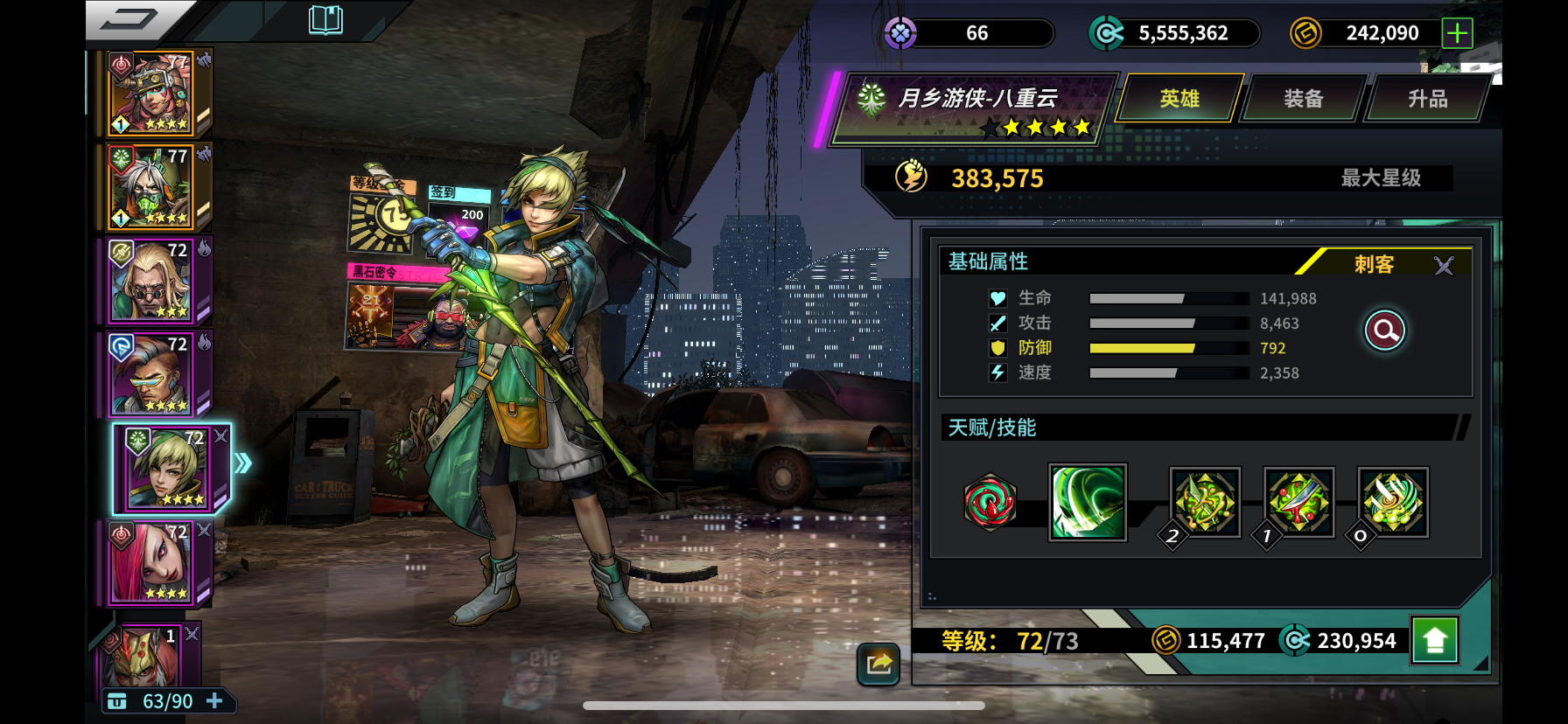Expand hero capacity with plus button
The image size is (1568, 724).
214,701
